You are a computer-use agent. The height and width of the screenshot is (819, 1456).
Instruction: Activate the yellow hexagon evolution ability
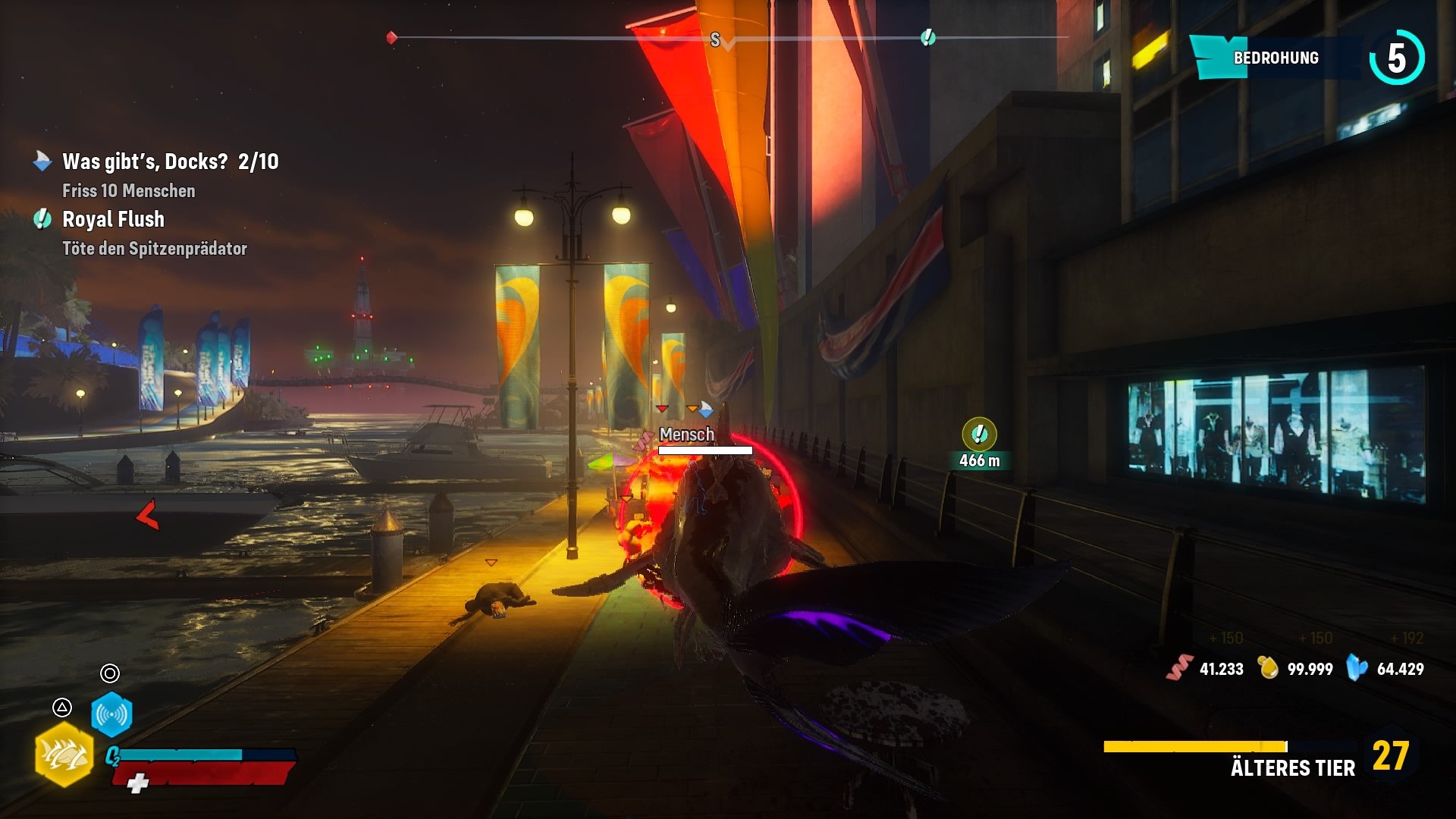pos(64,754)
